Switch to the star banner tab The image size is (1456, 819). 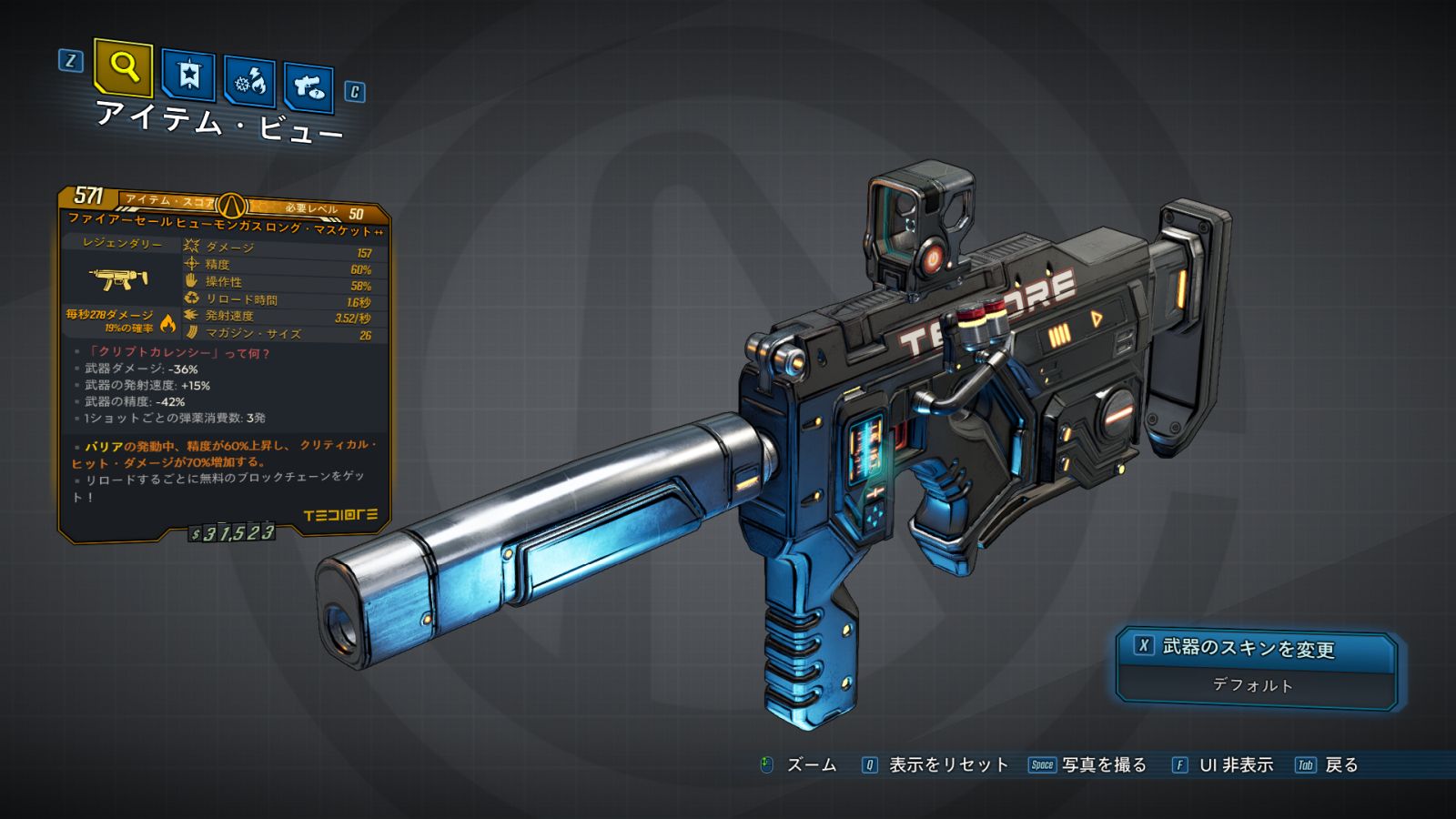[x=188, y=76]
